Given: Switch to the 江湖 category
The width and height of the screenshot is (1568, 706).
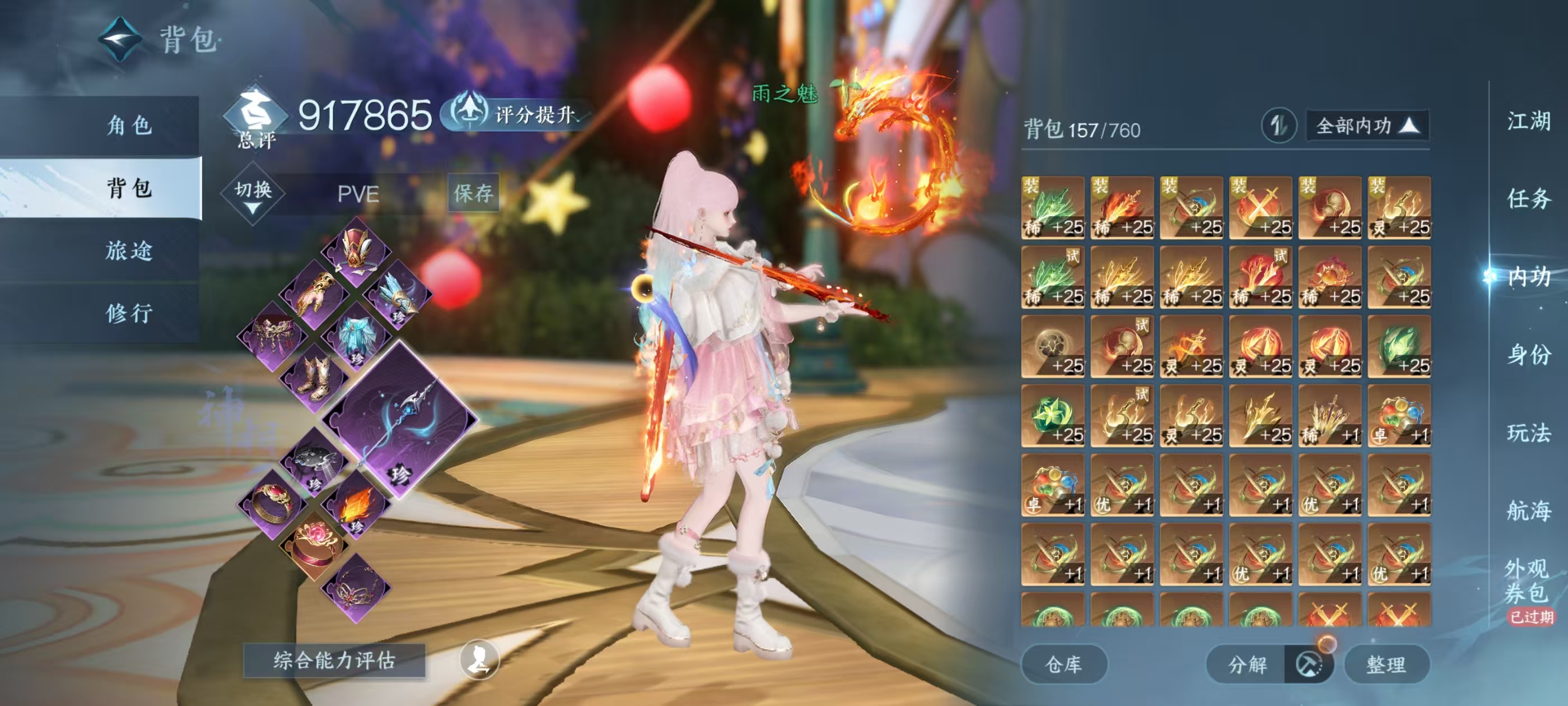Looking at the screenshot, I should click(1528, 121).
